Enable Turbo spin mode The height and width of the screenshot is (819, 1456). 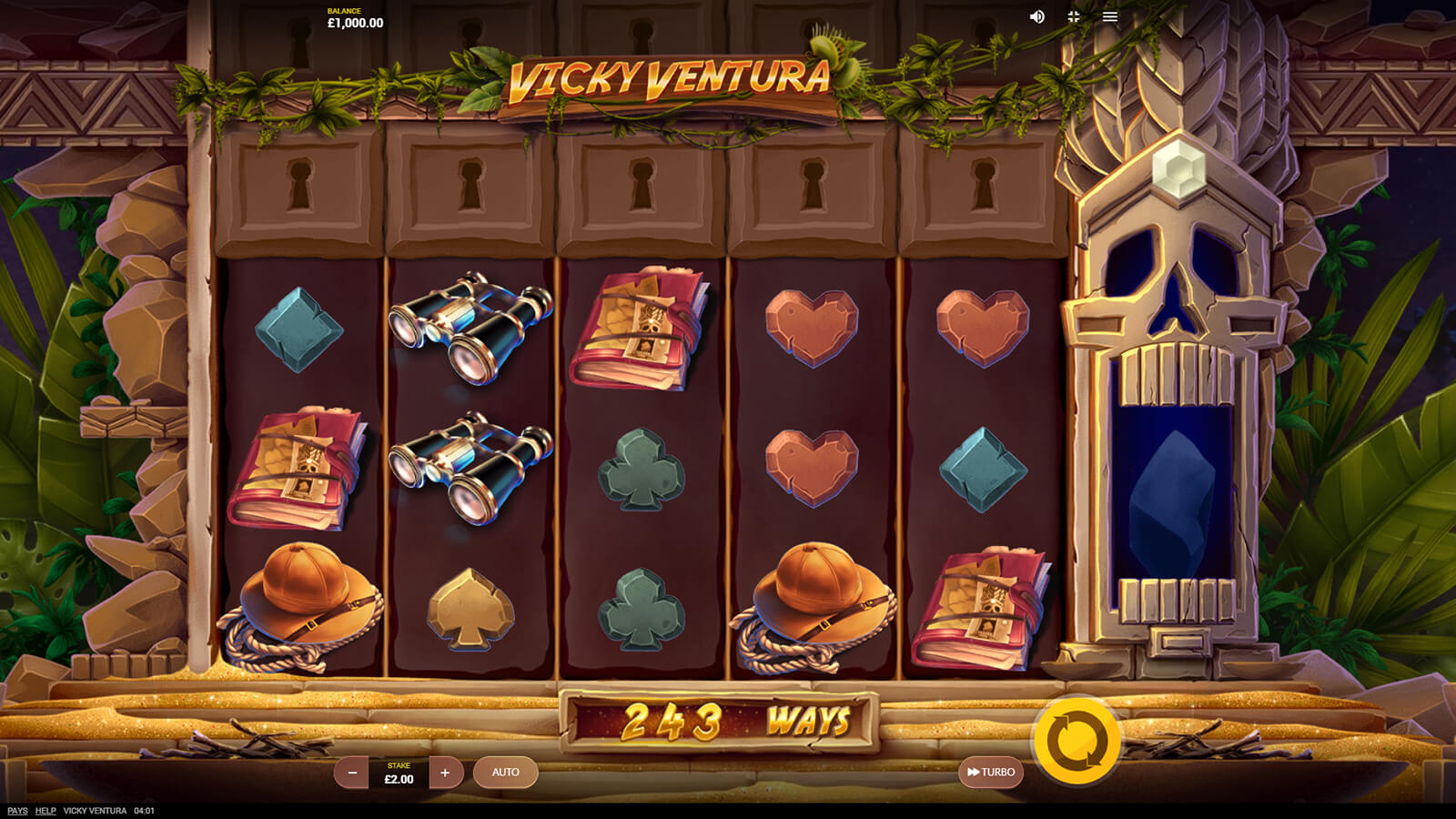tap(991, 773)
